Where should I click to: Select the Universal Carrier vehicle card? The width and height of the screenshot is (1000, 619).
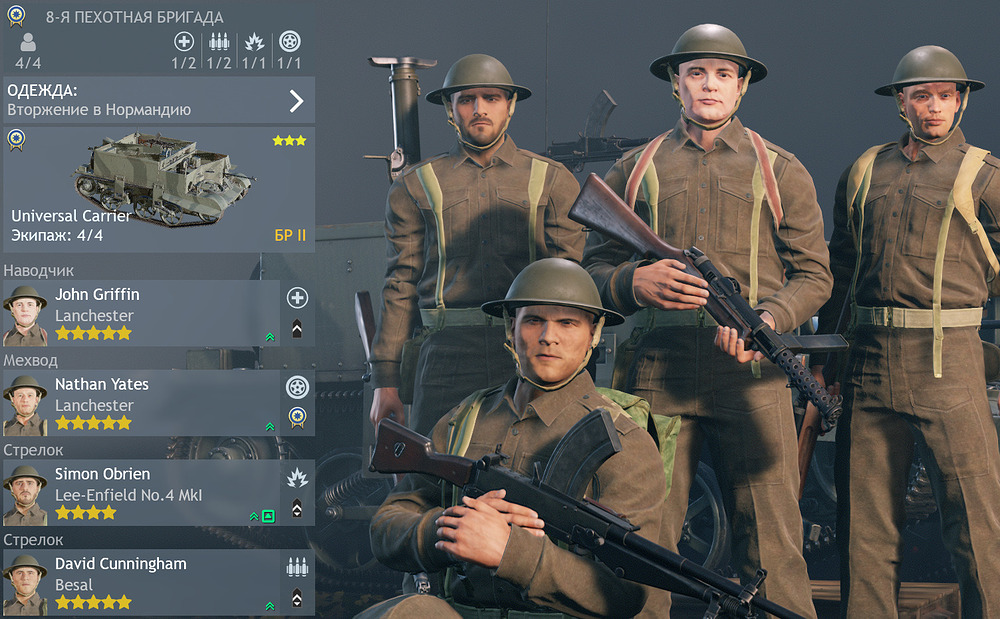pos(158,189)
